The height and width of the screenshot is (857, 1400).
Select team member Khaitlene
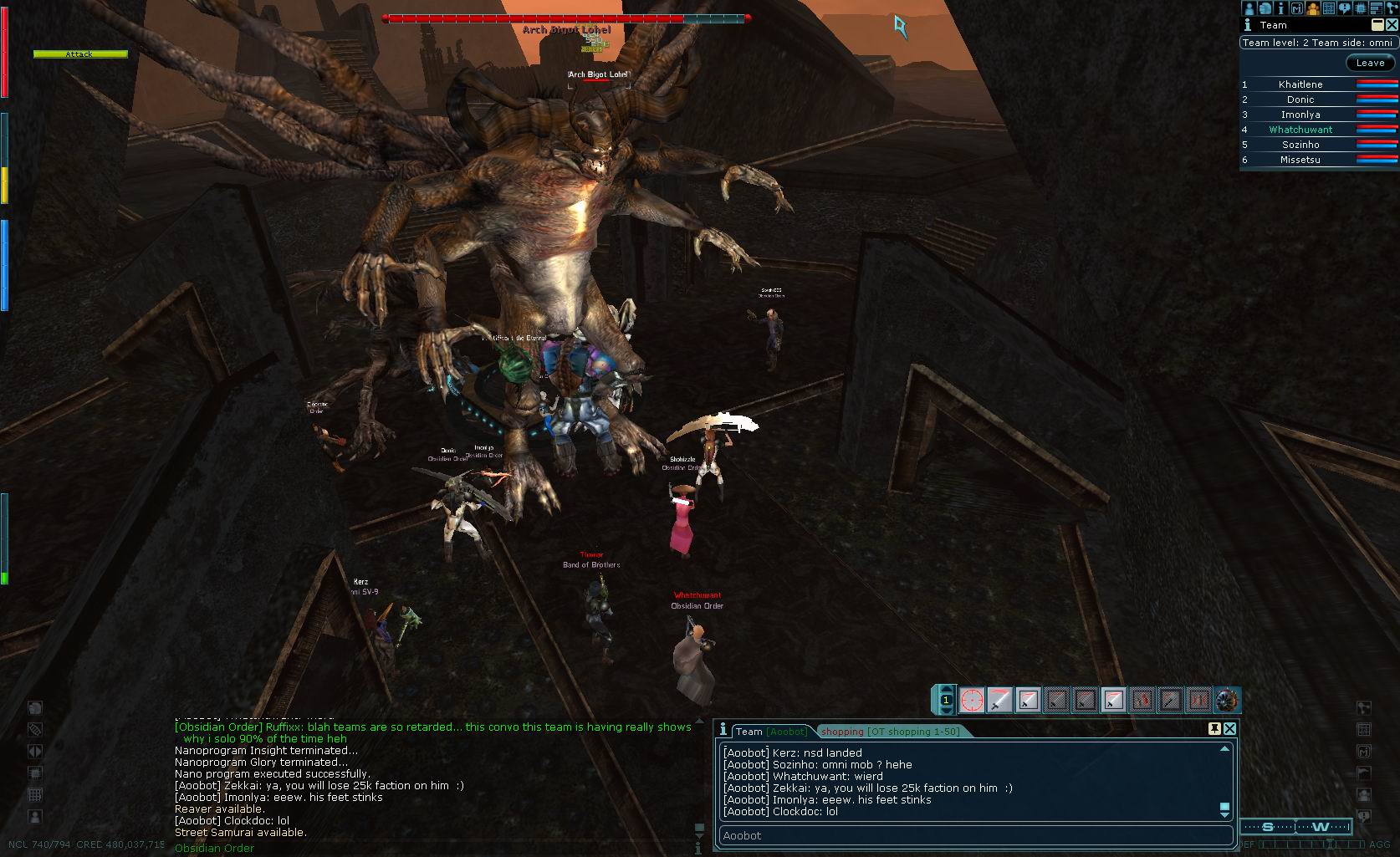pos(1300,84)
